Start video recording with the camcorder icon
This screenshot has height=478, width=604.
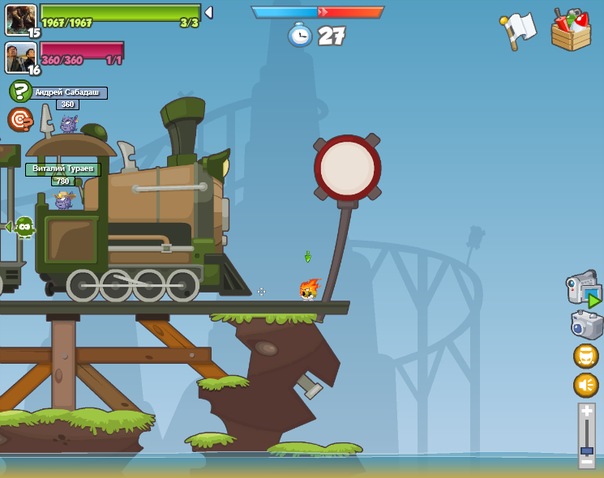coord(584,289)
